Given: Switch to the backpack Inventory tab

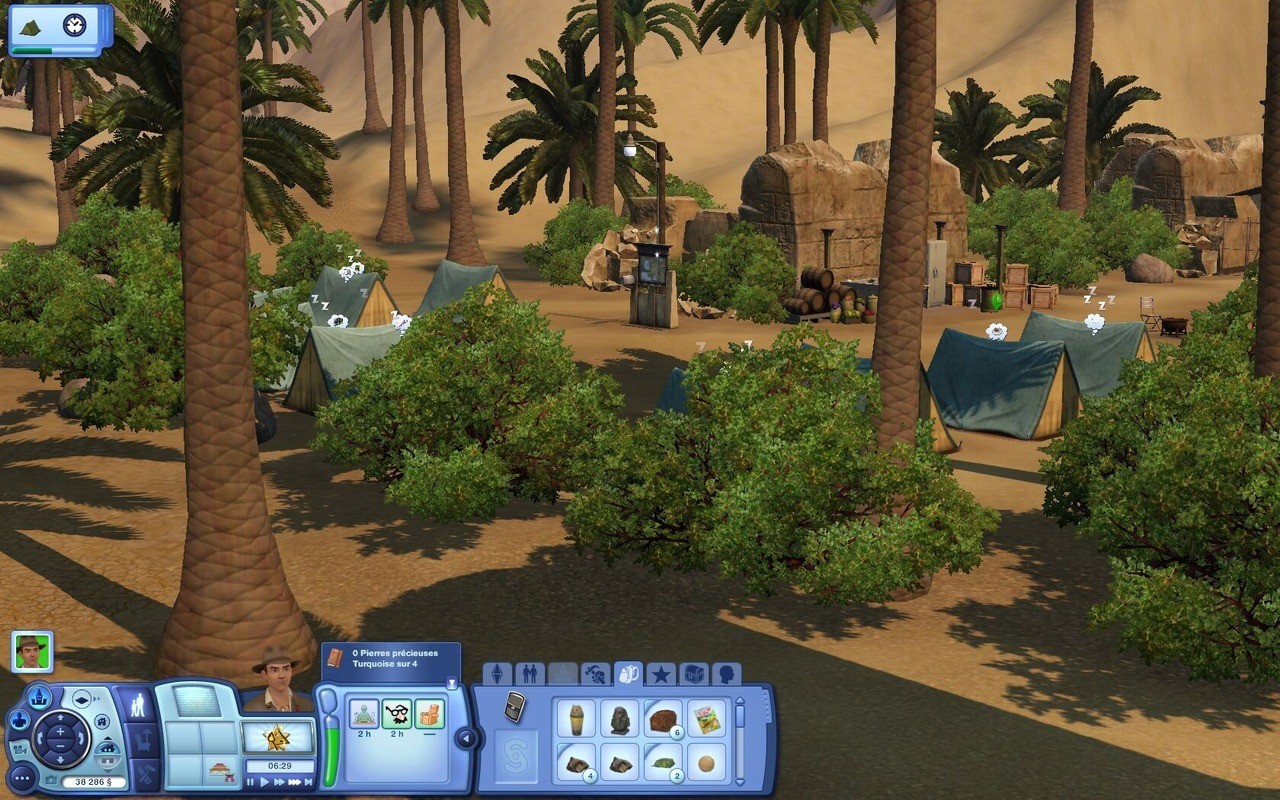Looking at the screenshot, I should (631, 673).
